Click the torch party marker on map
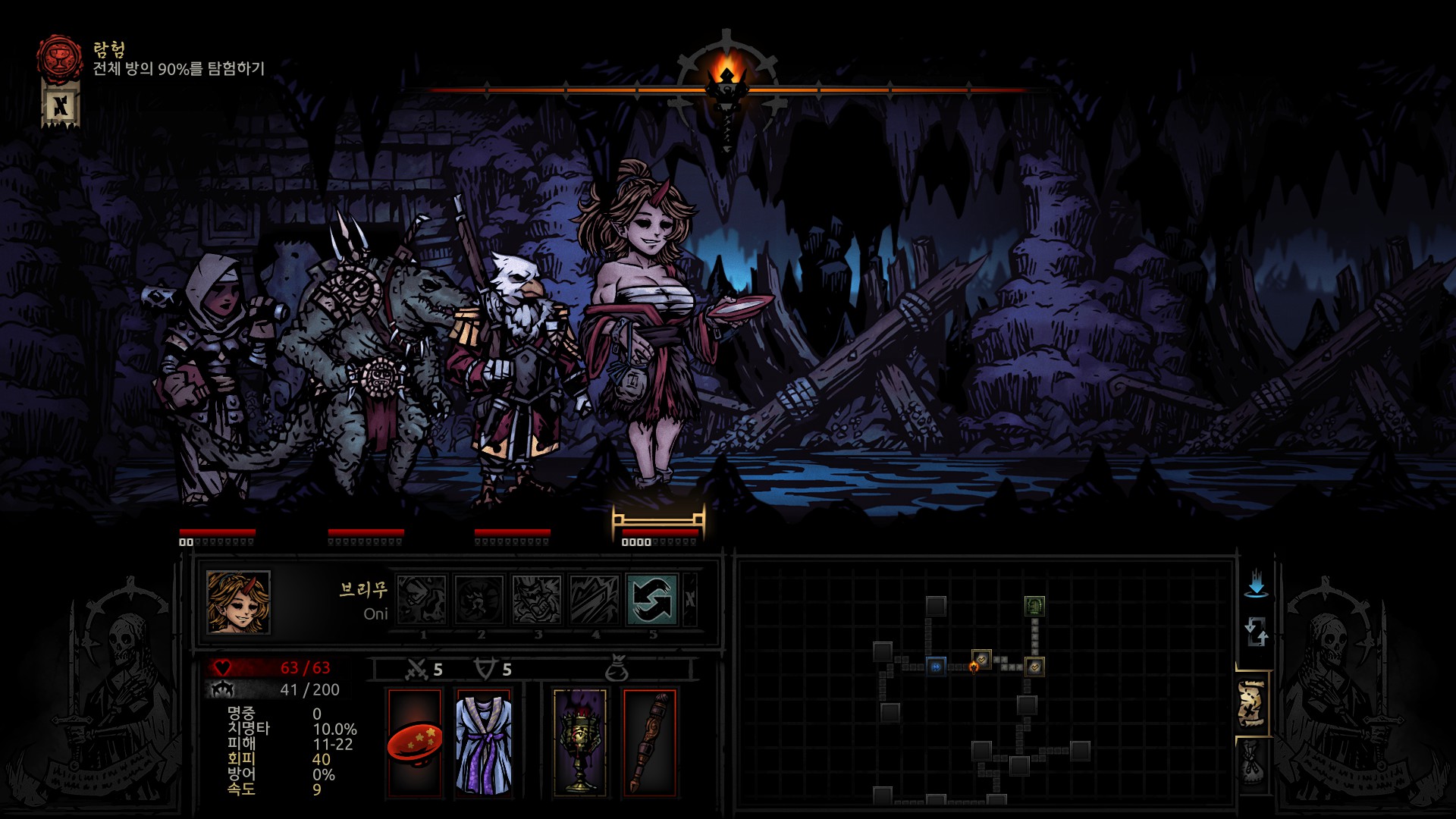Screen dimensions: 1456x819 click(974, 667)
